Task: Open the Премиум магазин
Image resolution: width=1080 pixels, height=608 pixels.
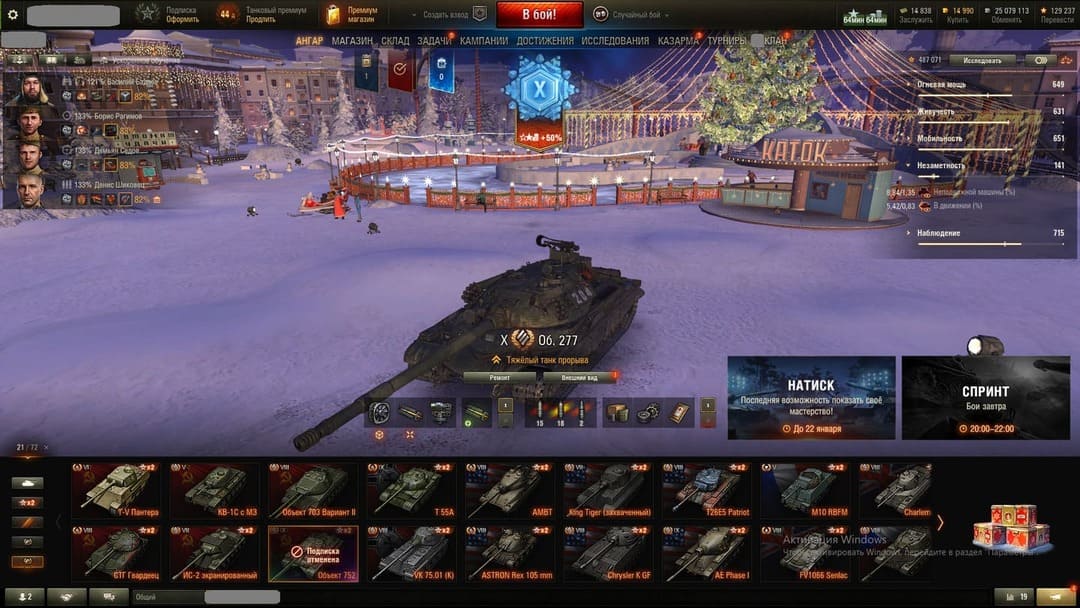Action: (351, 14)
